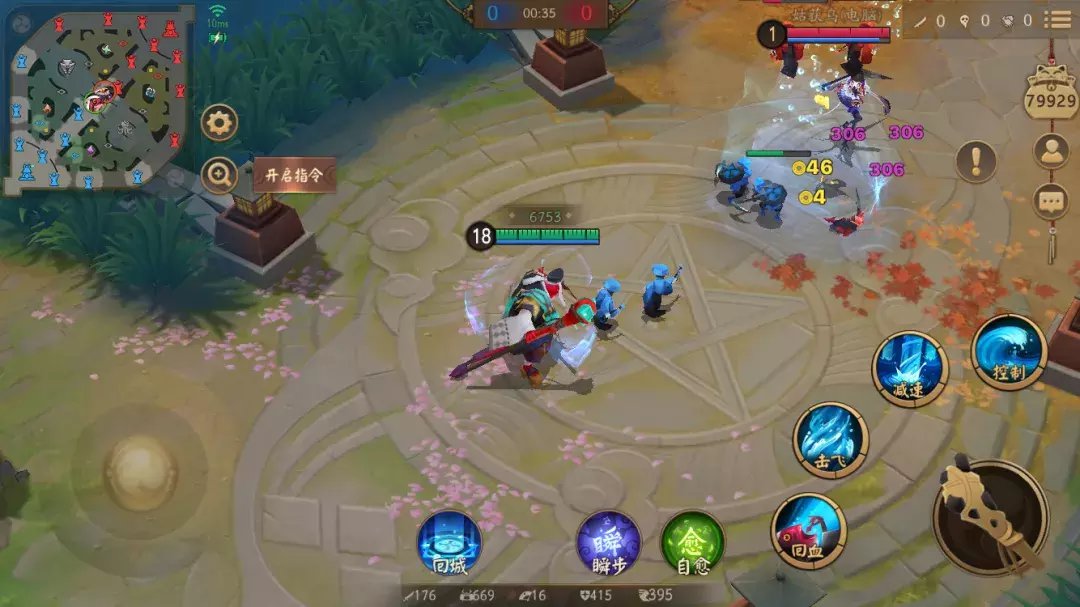Click the magnifying glass zoom button
1080x607 pixels.
pyautogui.click(x=219, y=175)
